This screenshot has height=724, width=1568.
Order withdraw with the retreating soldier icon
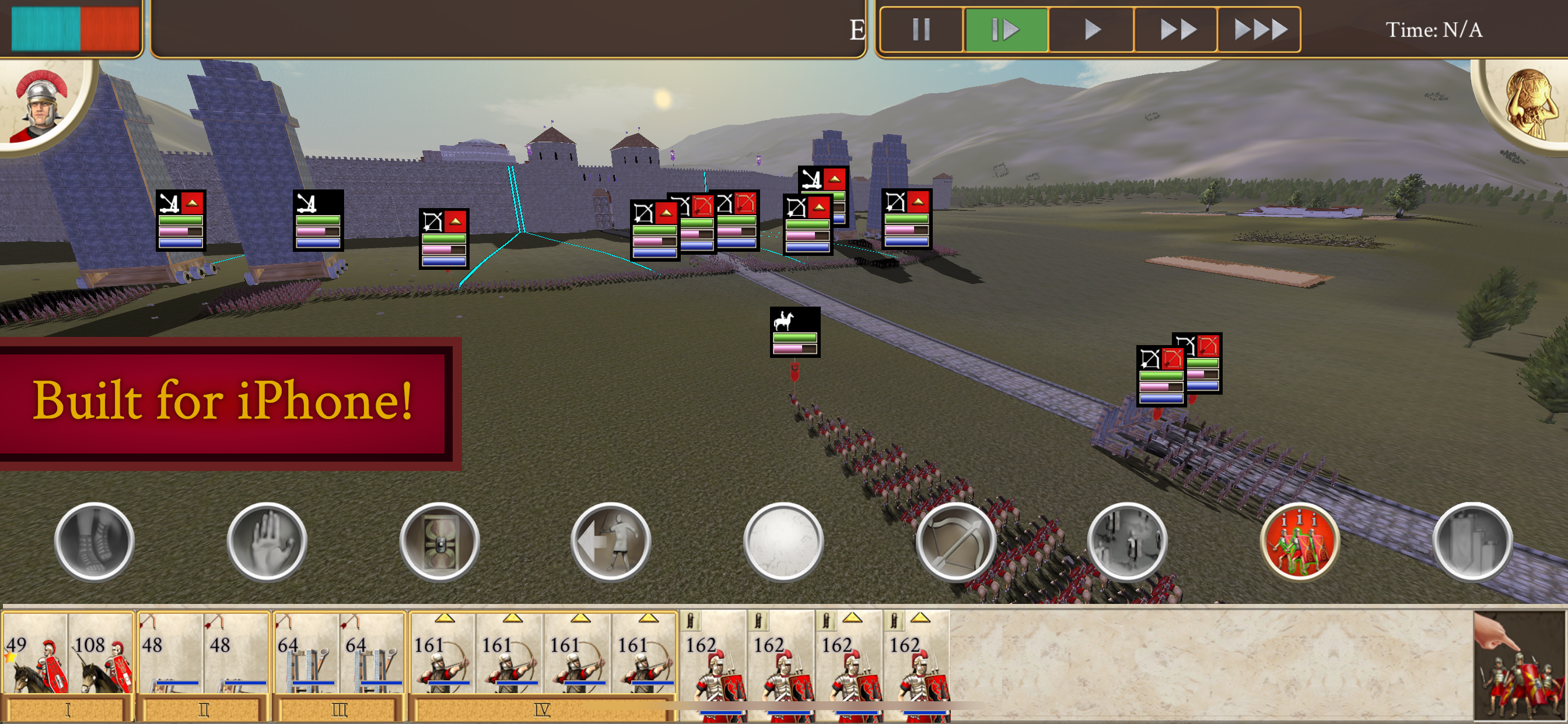[611, 541]
